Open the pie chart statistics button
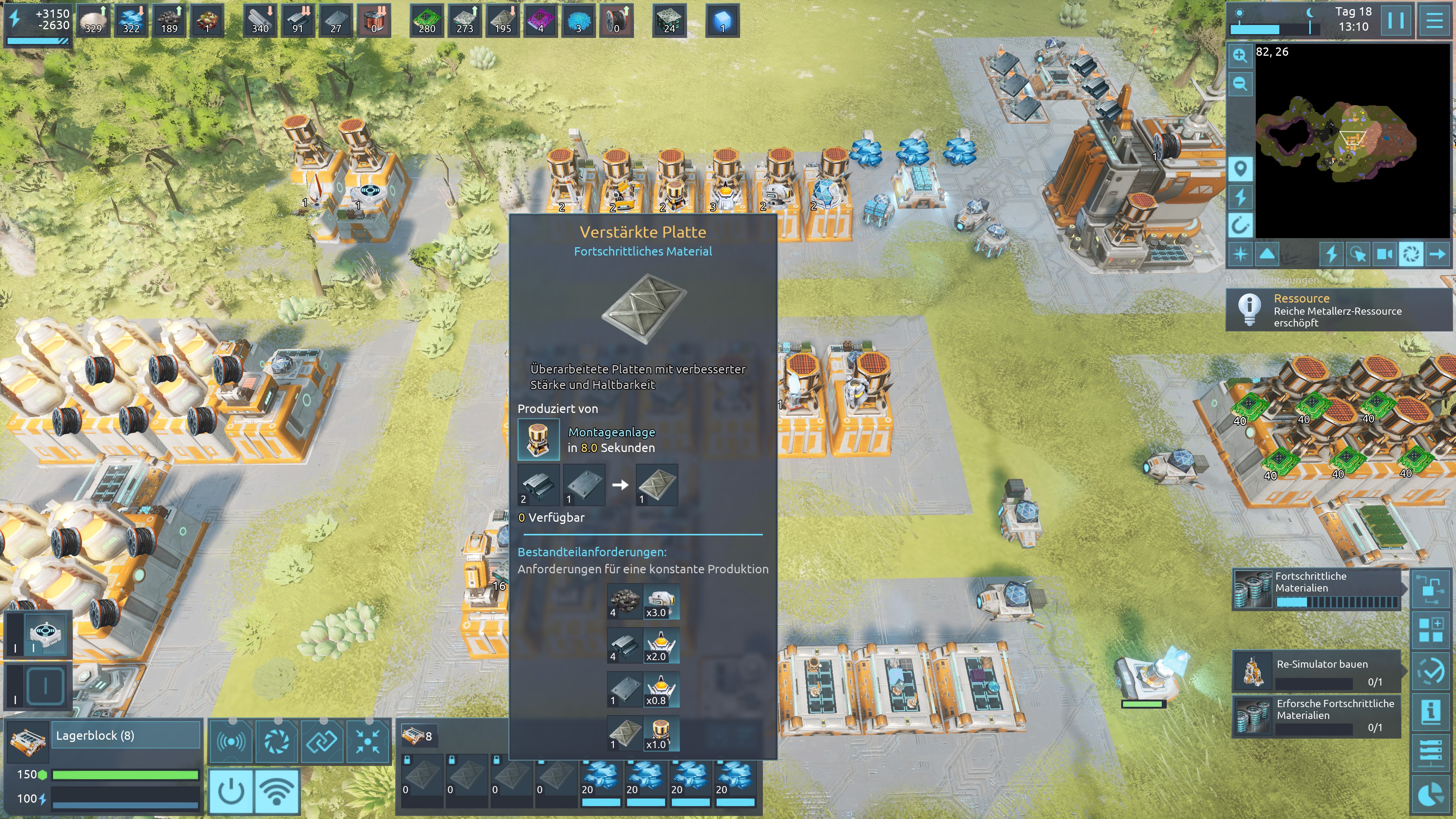 point(1431,795)
